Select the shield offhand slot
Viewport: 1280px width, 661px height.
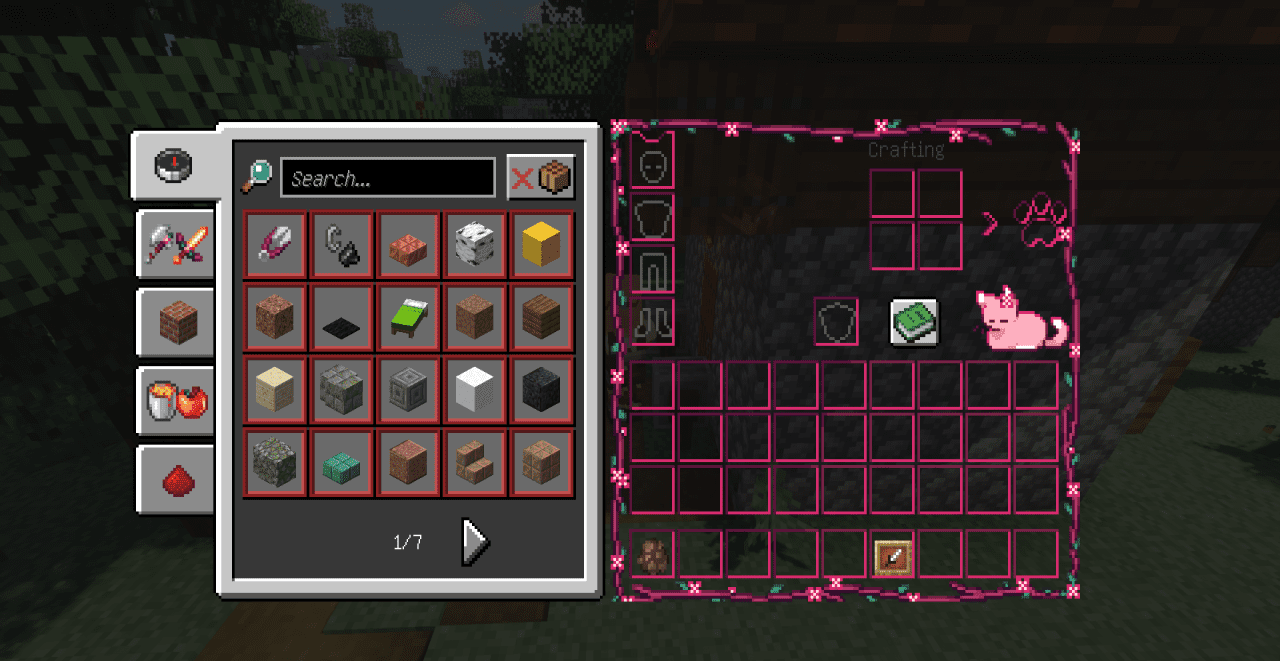836,322
